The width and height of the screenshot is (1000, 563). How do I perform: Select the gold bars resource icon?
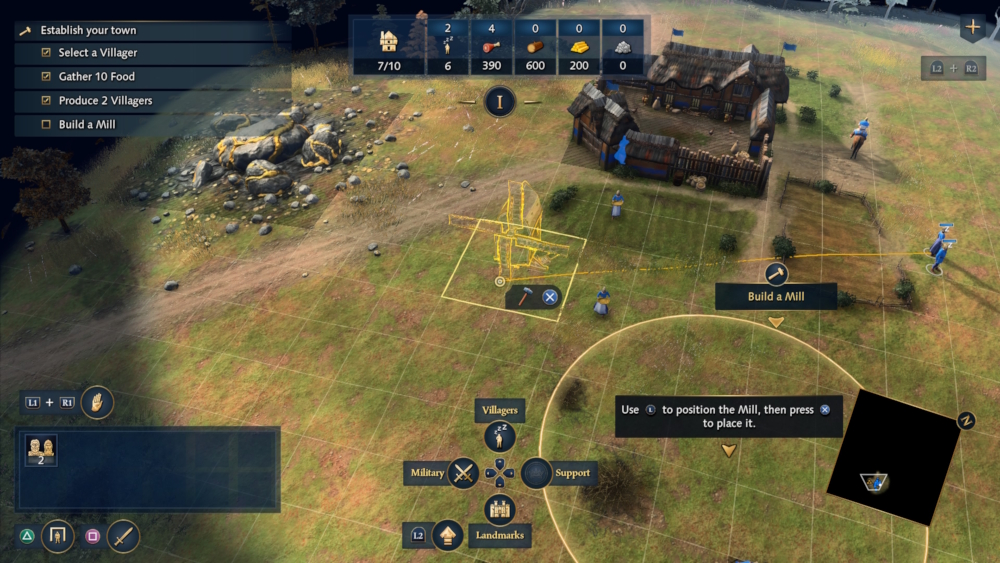[578, 46]
